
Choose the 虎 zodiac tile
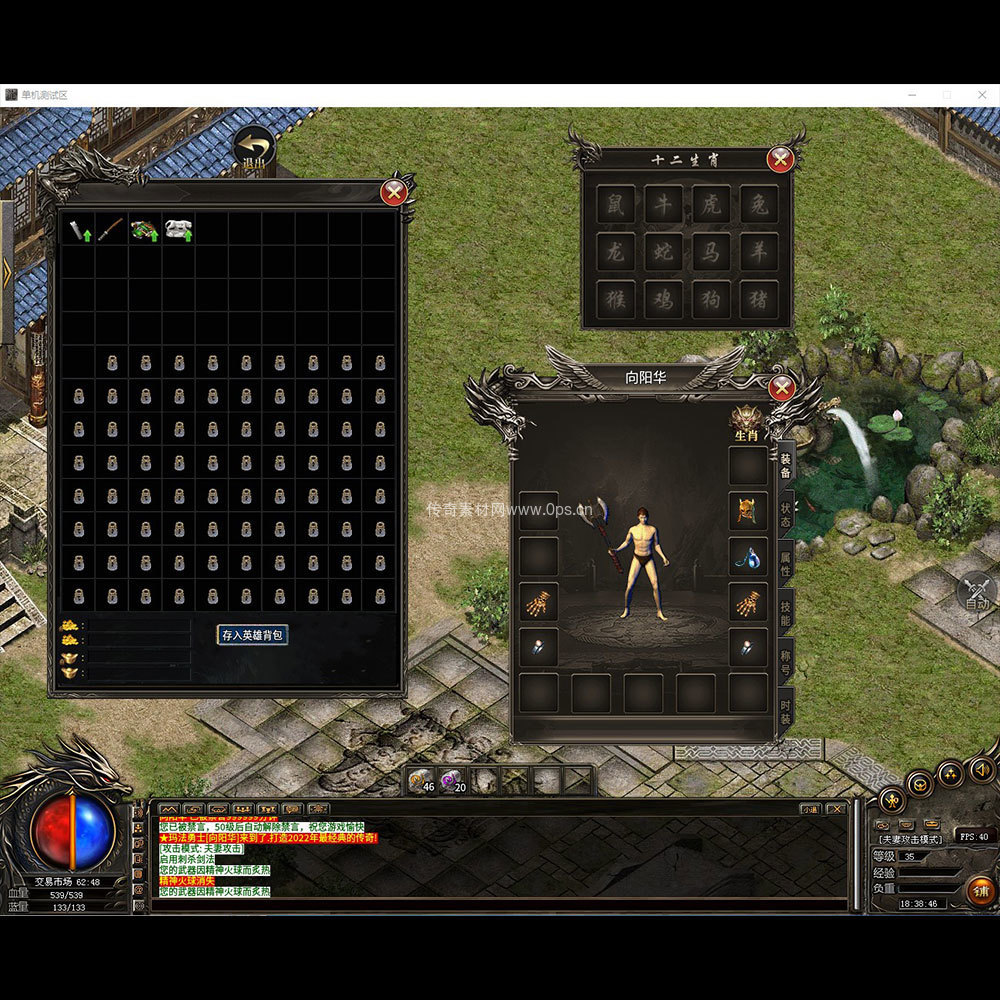711,204
